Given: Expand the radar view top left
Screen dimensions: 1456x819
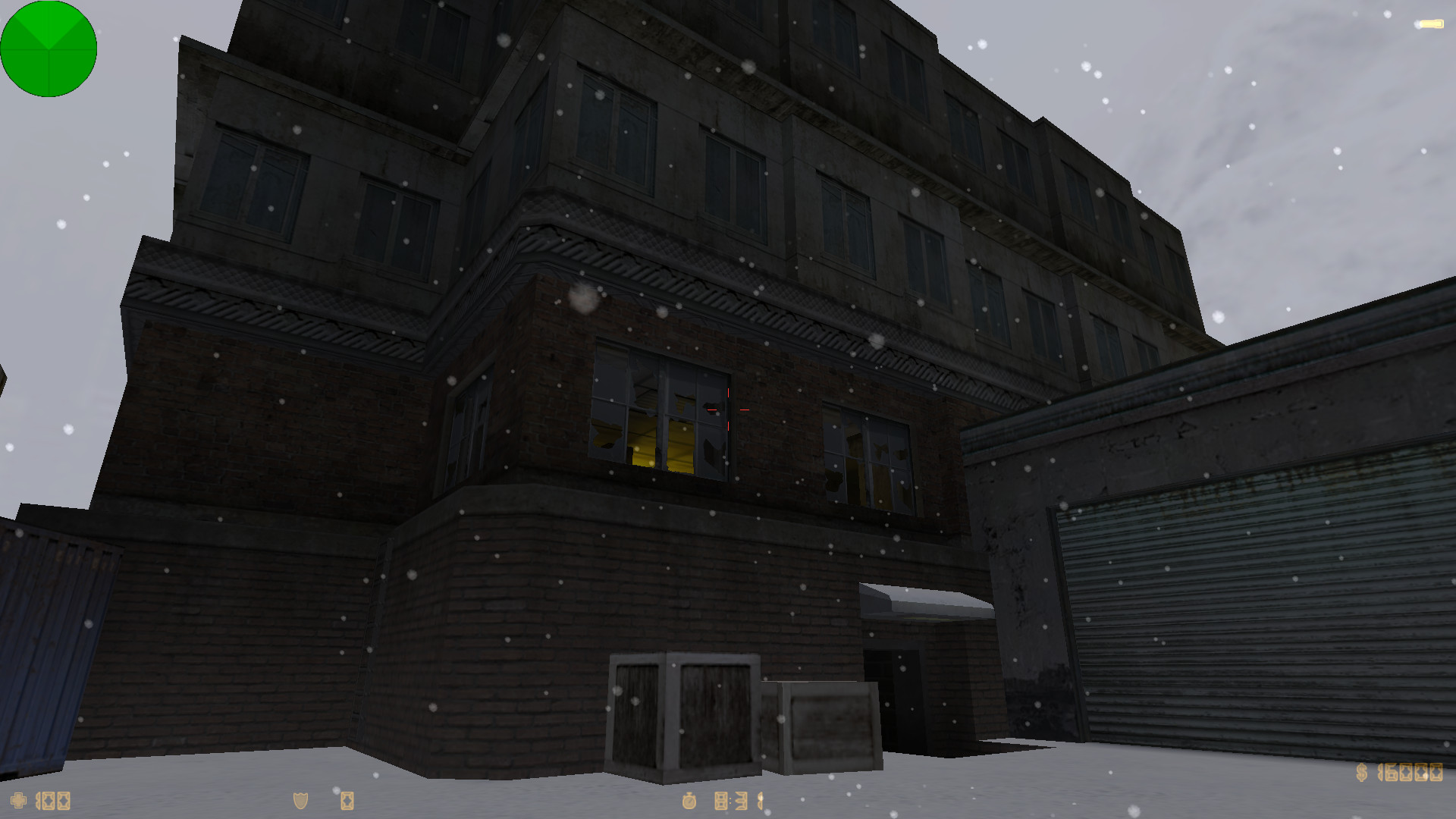Looking at the screenshot, I should click(49, 49).
